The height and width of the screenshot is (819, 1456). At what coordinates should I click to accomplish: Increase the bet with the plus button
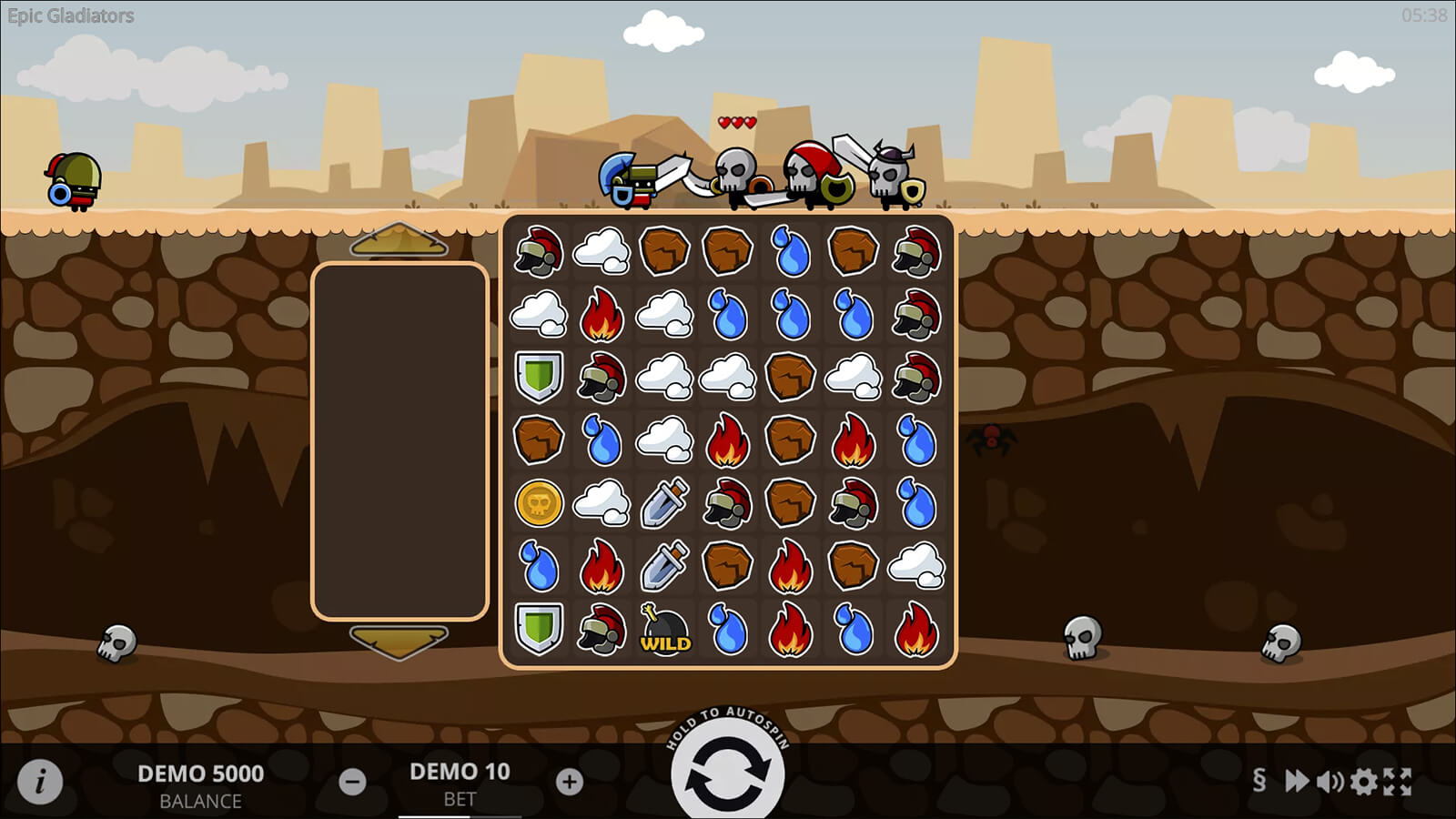(570, 781)
